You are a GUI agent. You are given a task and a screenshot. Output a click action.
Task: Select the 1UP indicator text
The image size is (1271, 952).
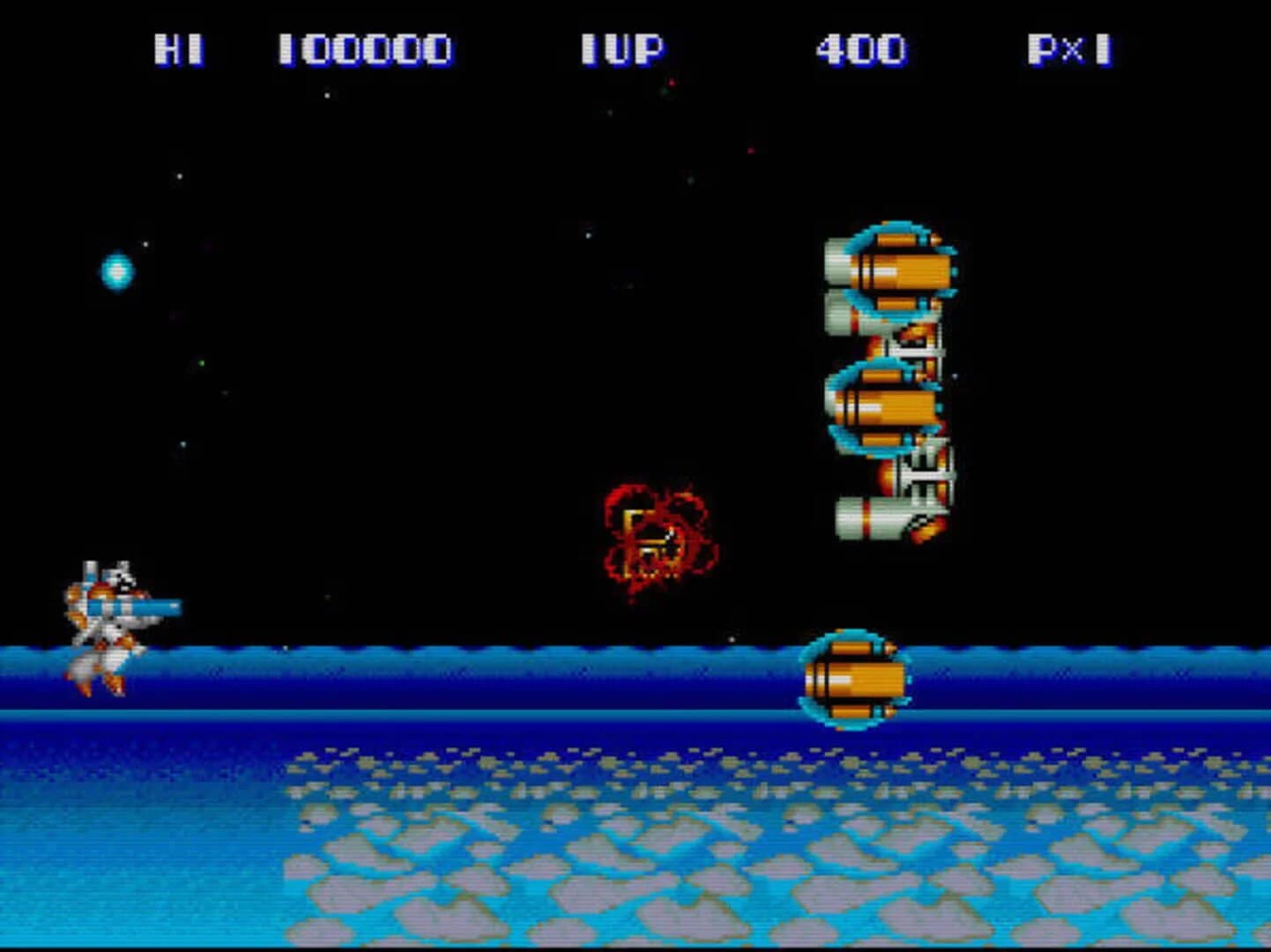click(621, 50)
